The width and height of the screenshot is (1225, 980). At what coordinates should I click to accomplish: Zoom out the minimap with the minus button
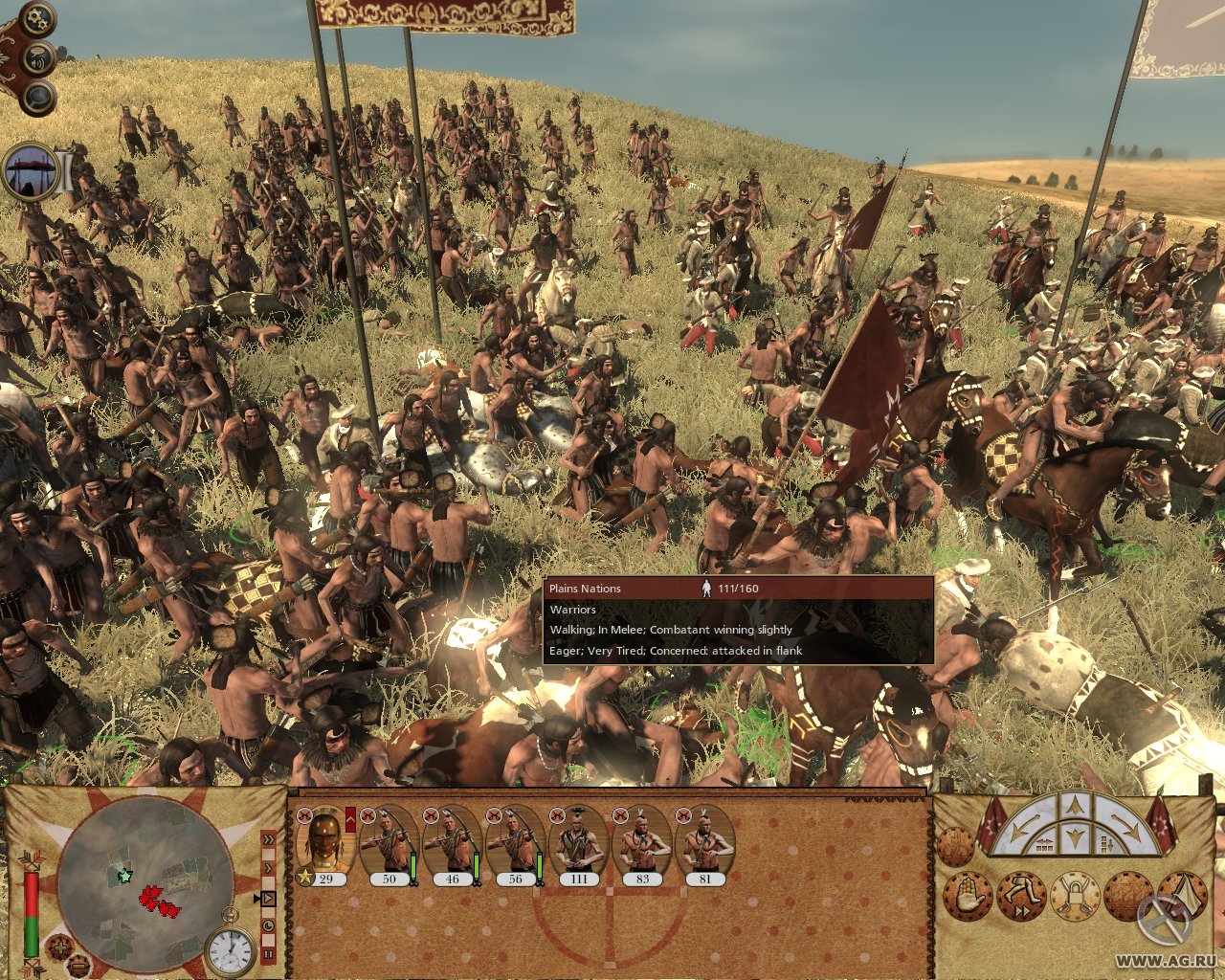[x=78, y=967]
